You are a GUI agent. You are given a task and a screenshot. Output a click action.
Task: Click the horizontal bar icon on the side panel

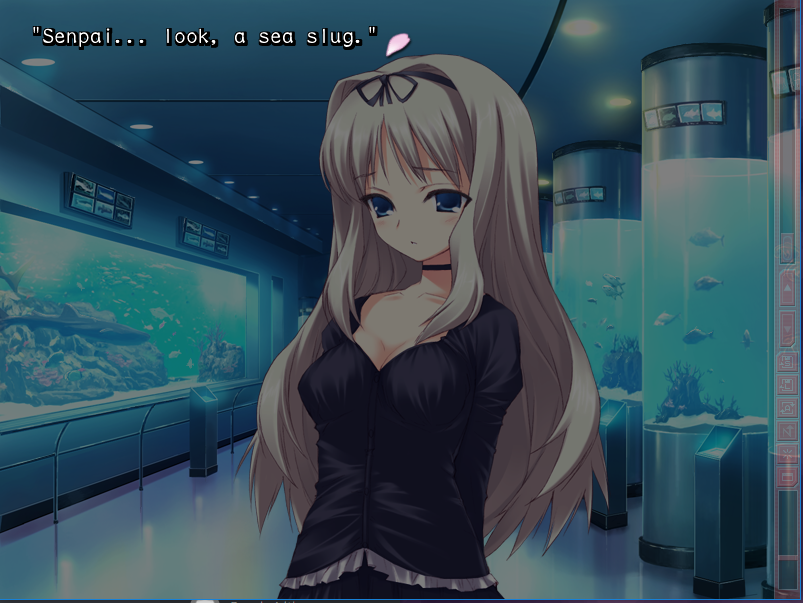pos(787,475)
